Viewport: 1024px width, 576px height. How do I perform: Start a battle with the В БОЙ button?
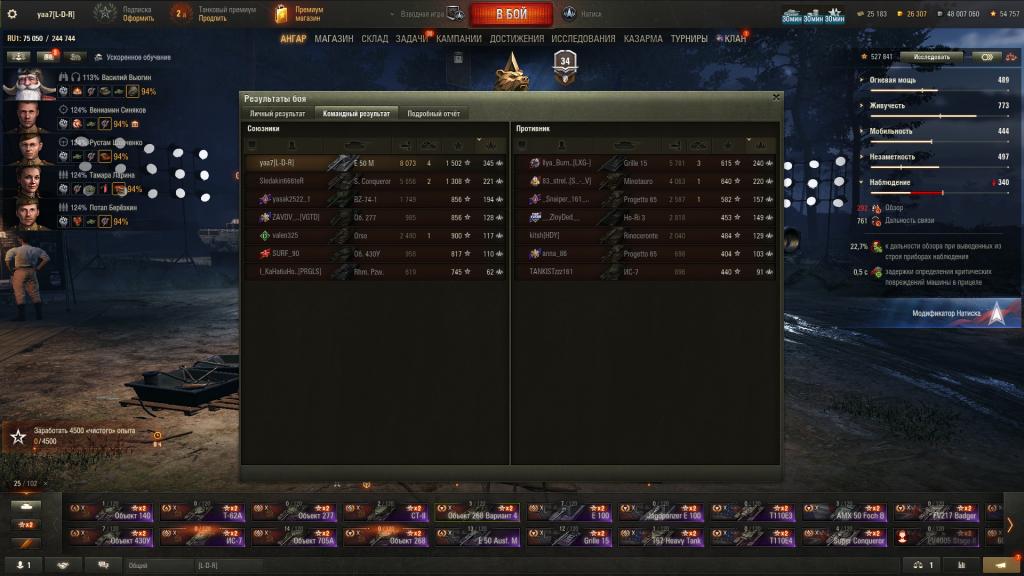pos(511,14)
